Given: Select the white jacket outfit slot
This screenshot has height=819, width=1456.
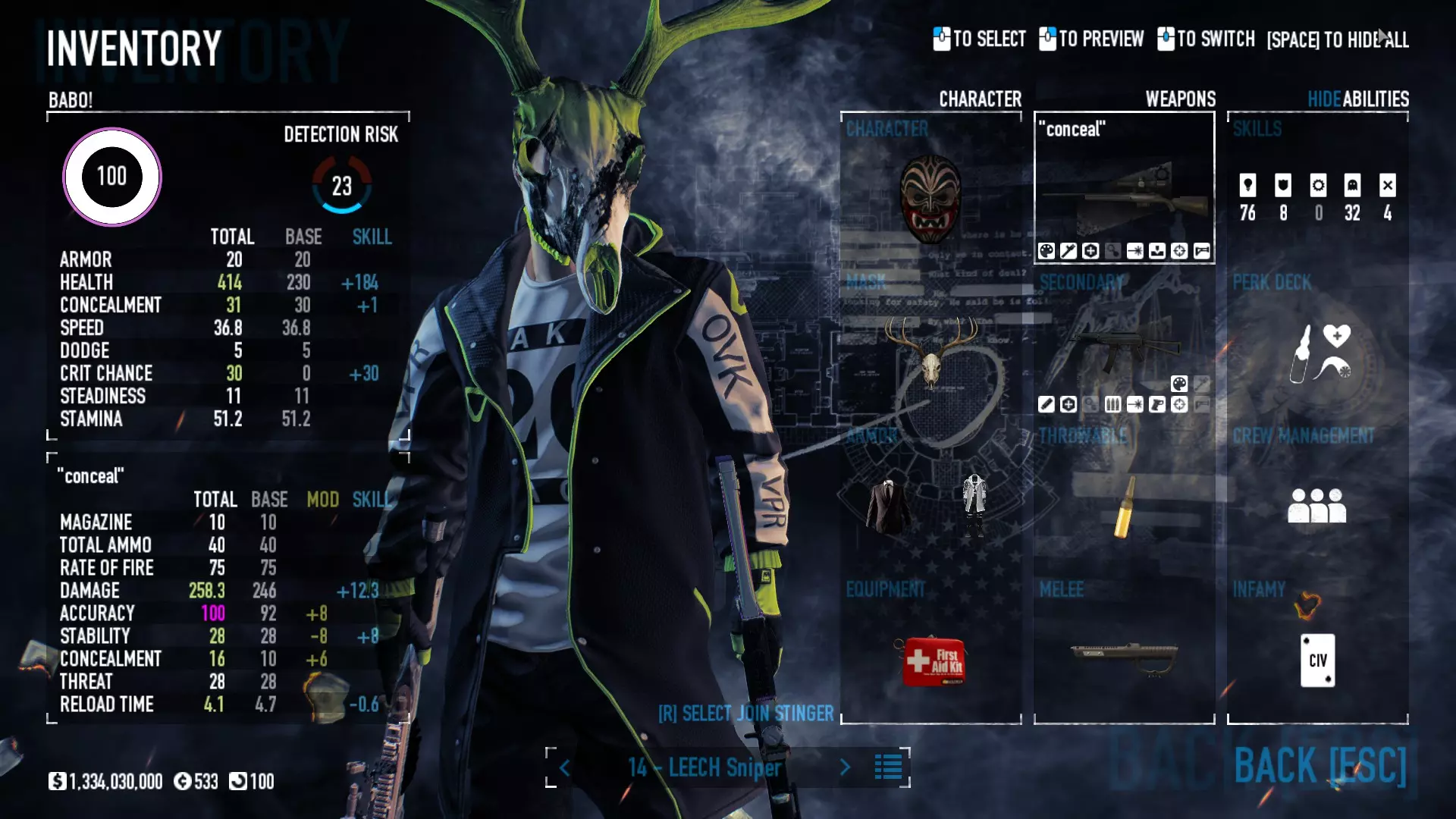Looking at the screenshot, I should [974, 504].
